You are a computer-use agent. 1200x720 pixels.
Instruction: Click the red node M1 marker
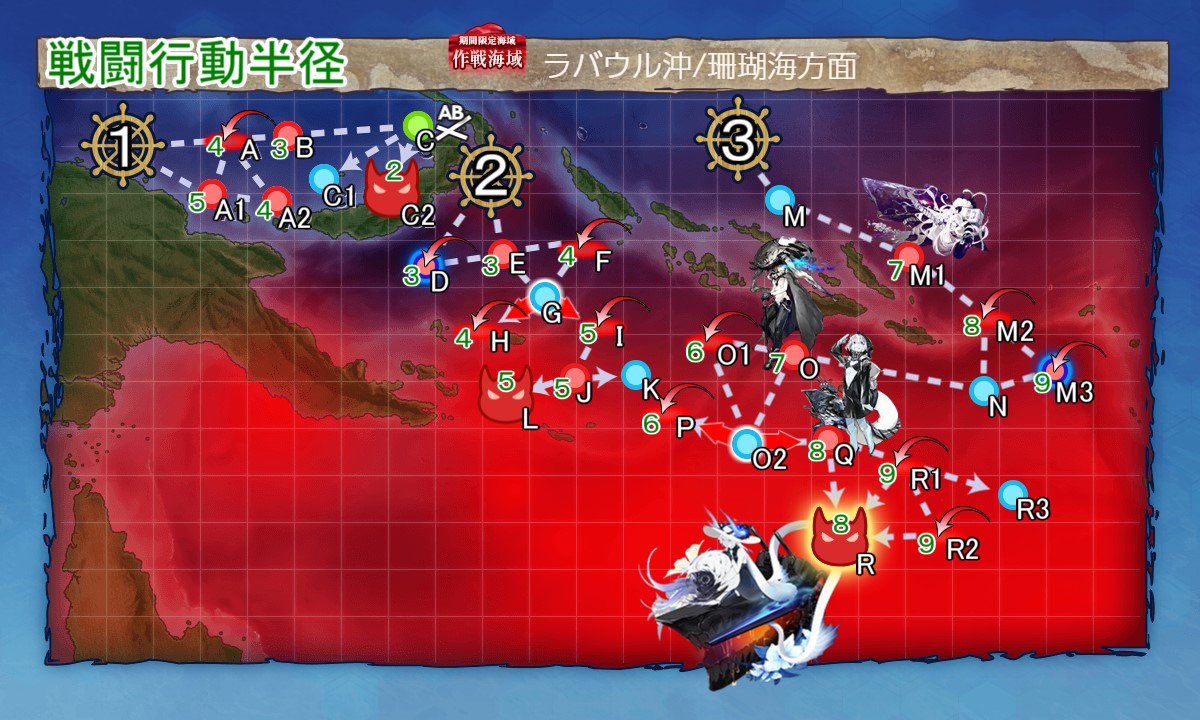tap(907, 256)
